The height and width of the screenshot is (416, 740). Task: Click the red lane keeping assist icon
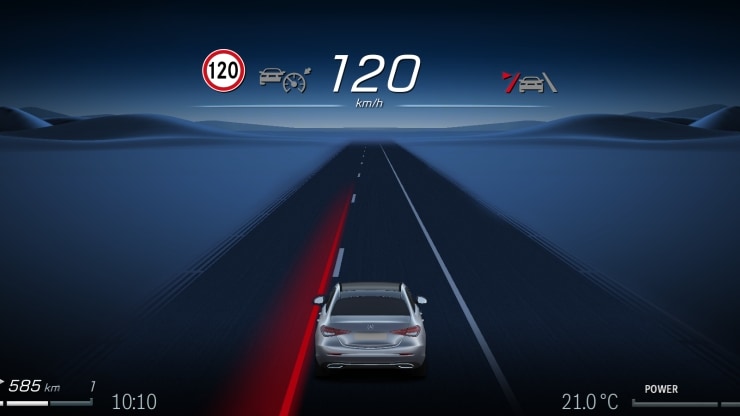pos(529,83)
